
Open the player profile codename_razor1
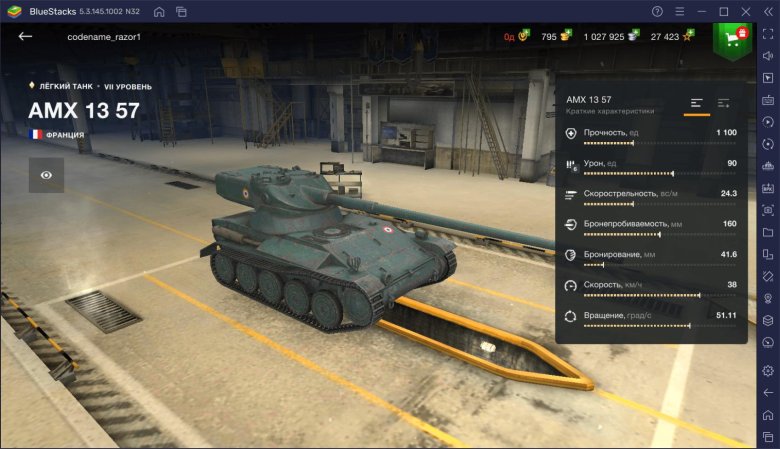click(104, 37)
